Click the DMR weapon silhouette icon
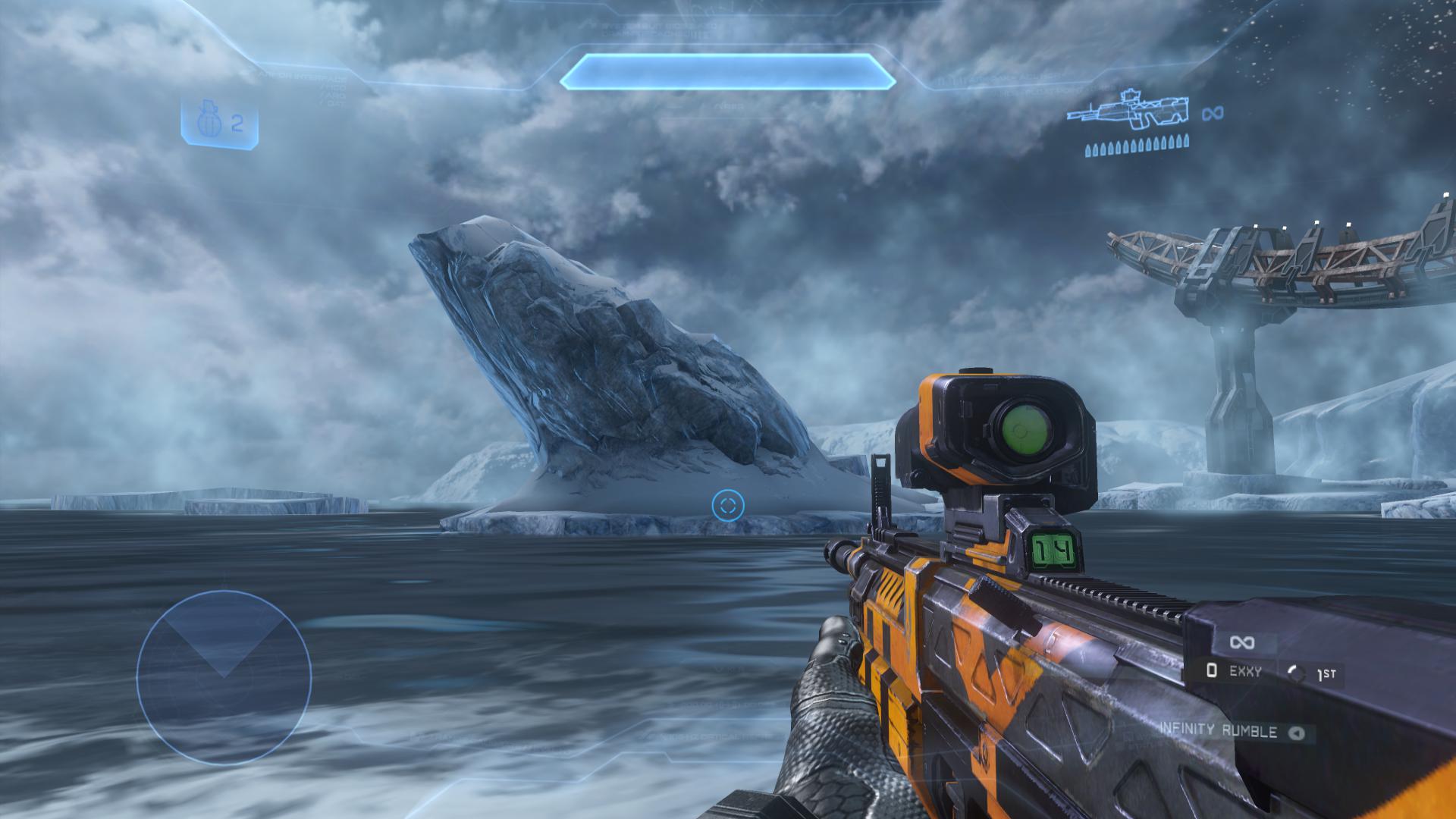Image resolution: width=1456 pixels, height=819 pixels. (1127, 111)
